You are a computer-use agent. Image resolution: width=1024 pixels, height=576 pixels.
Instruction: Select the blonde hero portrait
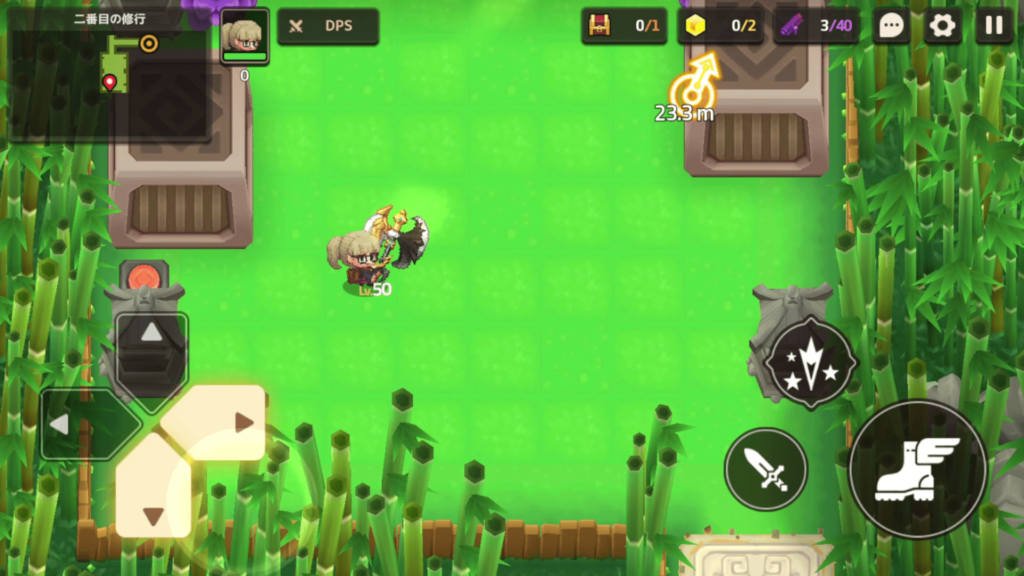(244, 36)
